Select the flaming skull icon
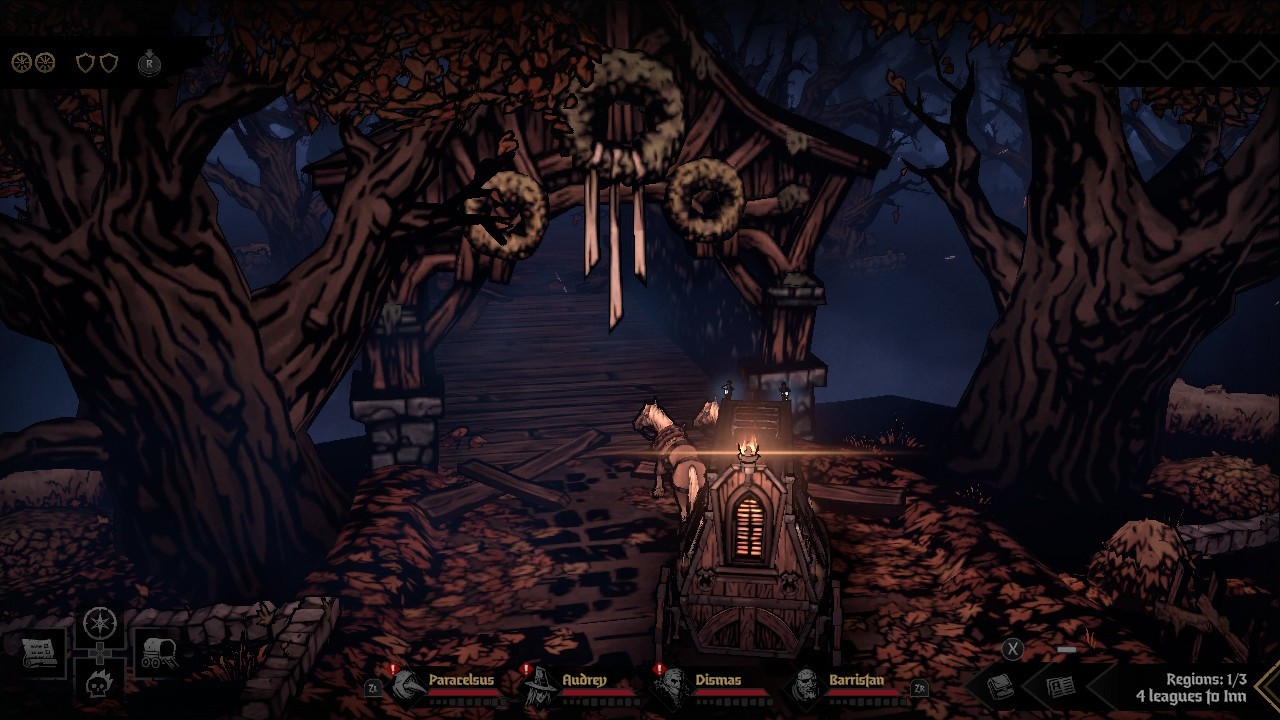 click(100, 683)
